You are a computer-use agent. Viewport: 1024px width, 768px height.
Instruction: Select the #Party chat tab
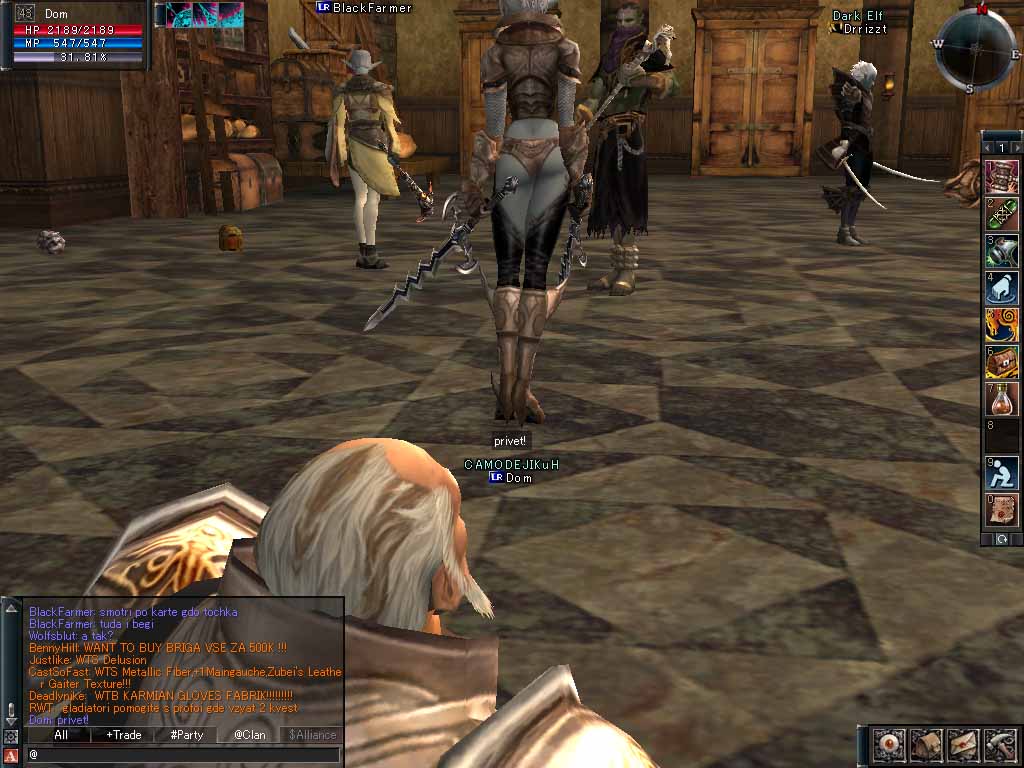point(187,735)
